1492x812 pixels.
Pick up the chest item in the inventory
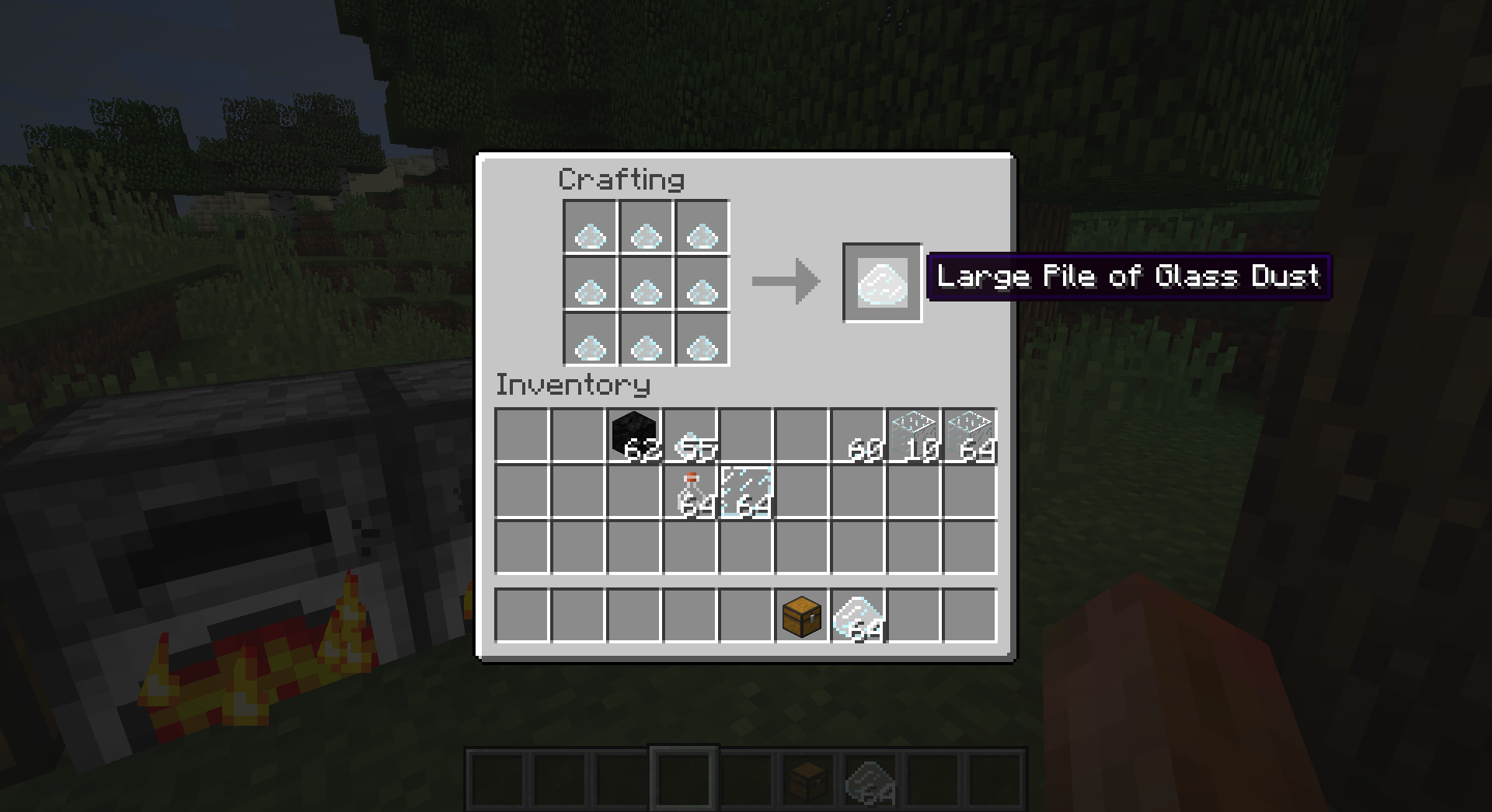[x=800, y=615]
